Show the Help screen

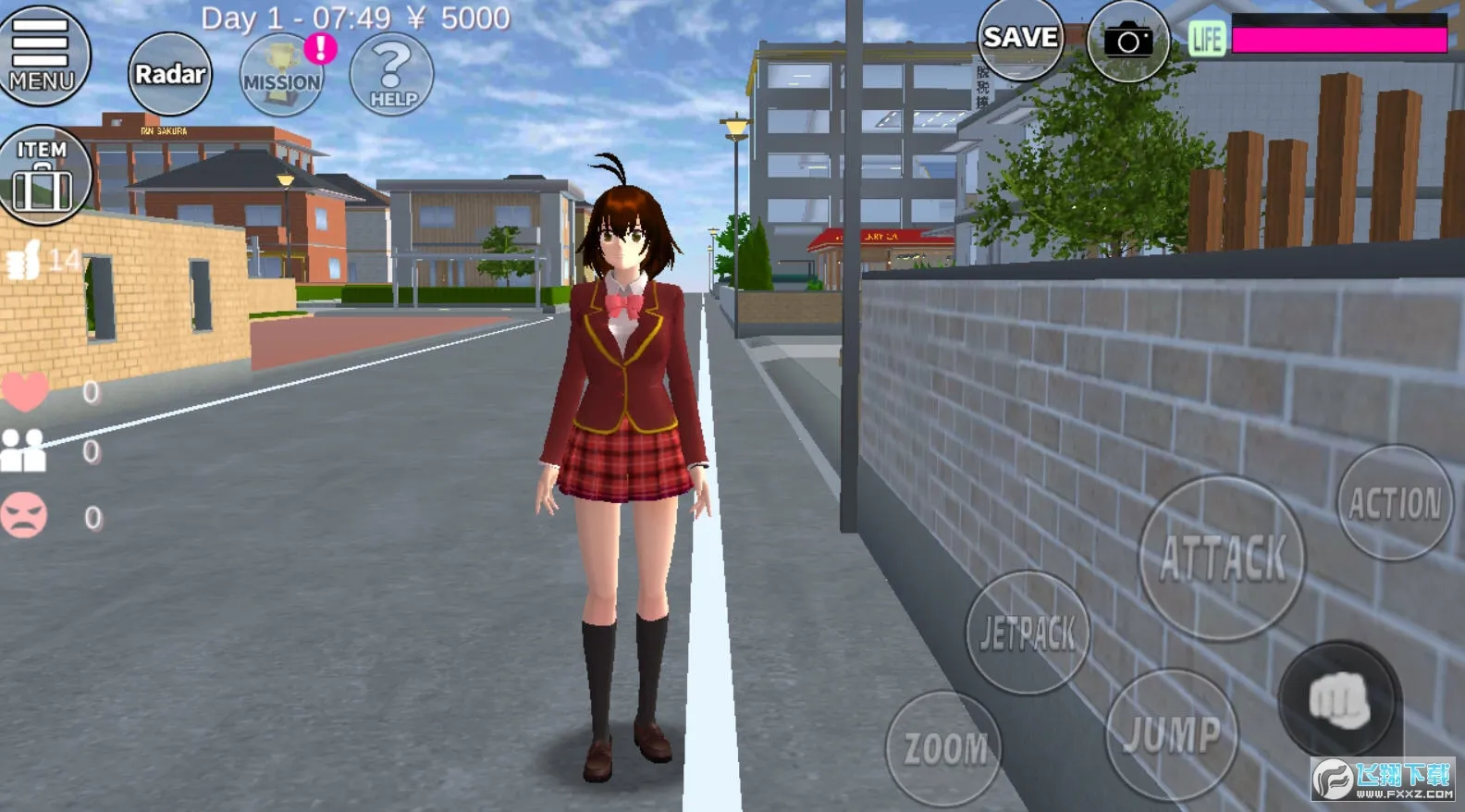[392, 76]
